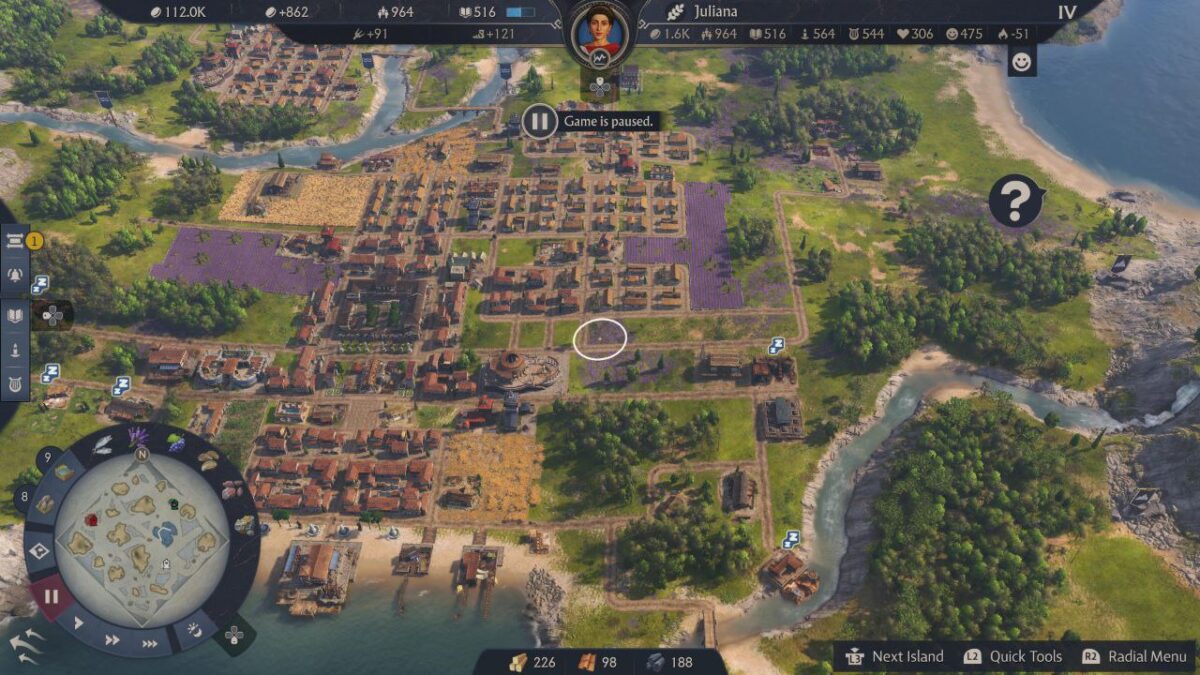Image resolution: width=1200 pixels, height=675 pixels.
Task: Open the trade routes panel with notification badge
Action: [15, 240]
